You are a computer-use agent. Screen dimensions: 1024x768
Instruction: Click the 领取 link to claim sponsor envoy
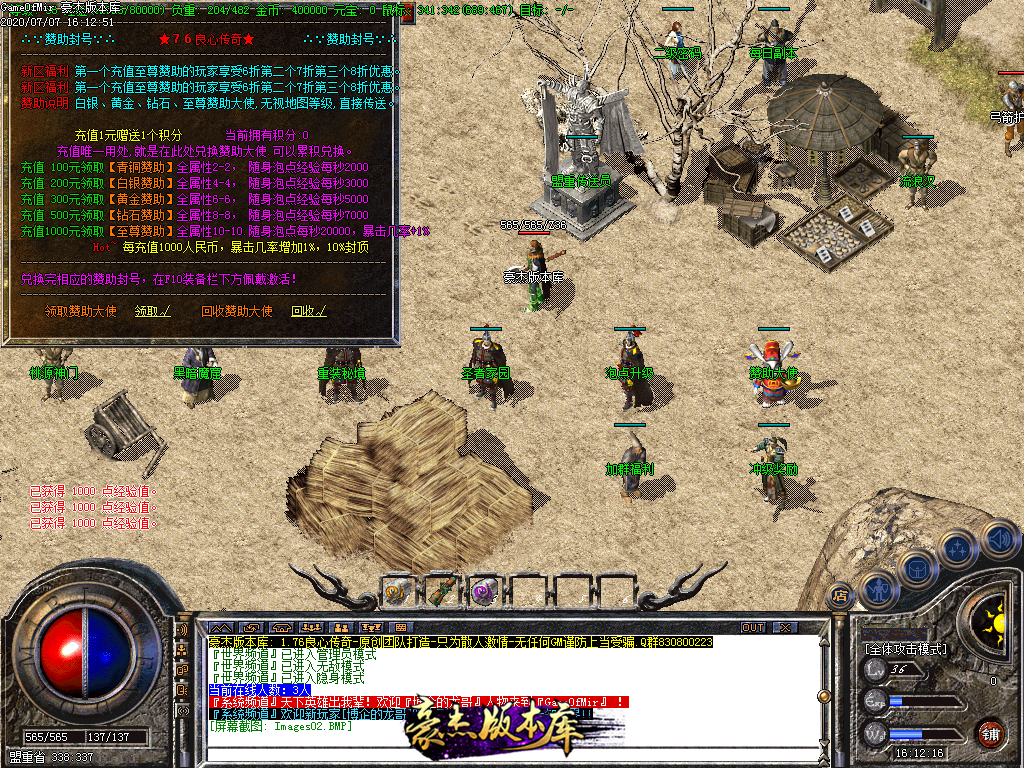click(153, 311)
